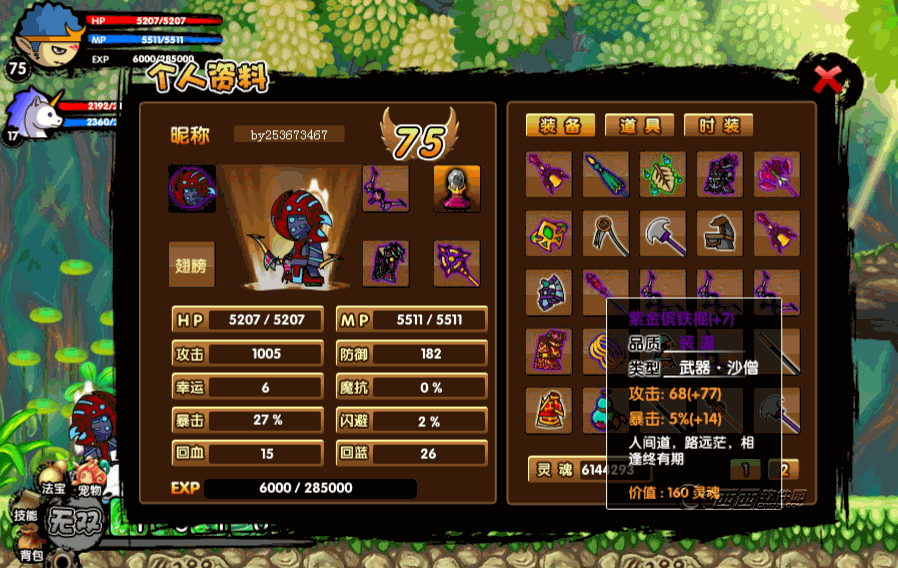The height and width of the screenshot is (568, 898).
Task: Click the equipped red helmet slot
Action: (191, 188)
